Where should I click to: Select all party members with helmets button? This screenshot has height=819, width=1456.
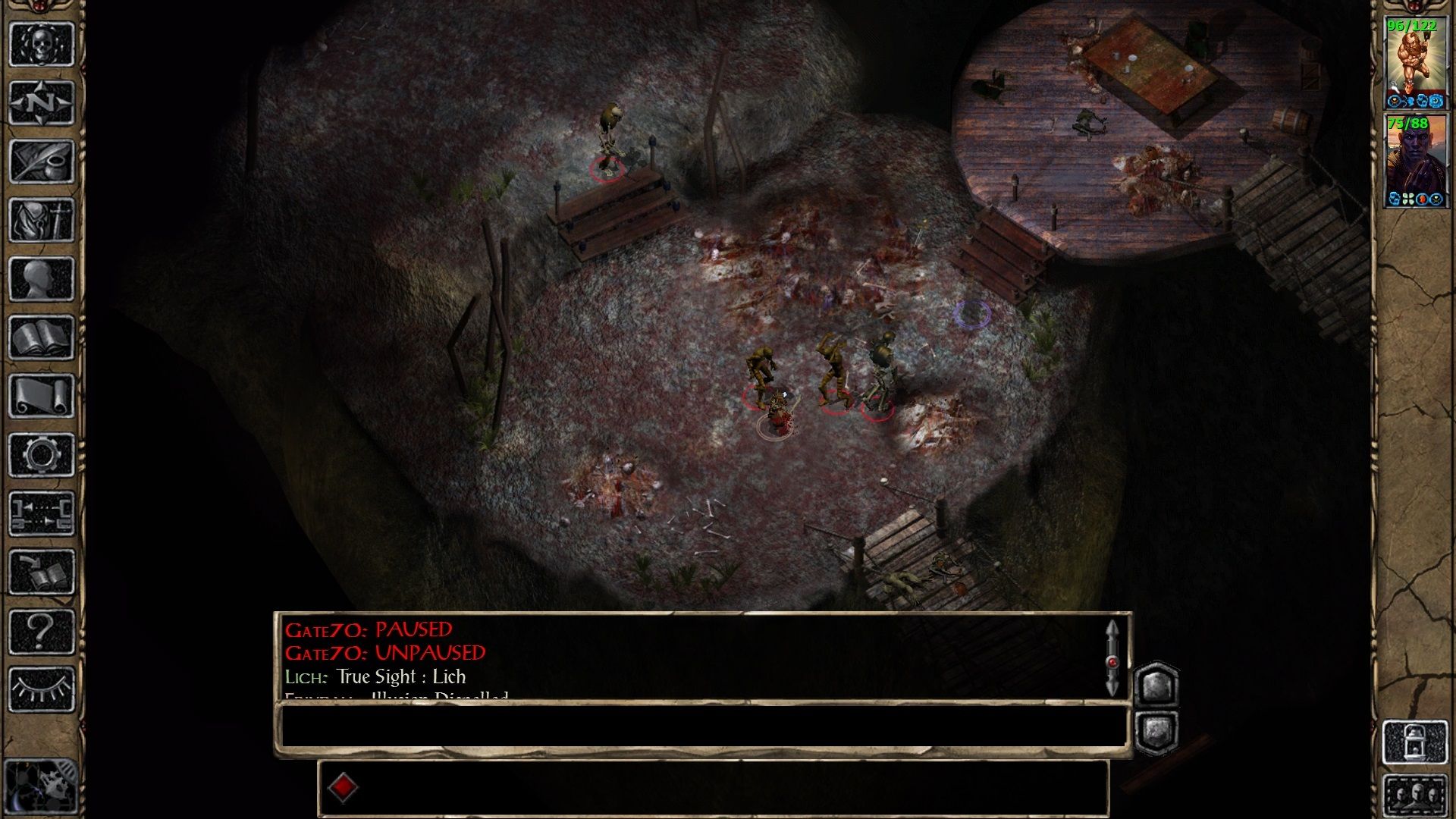click(1415, 795)
